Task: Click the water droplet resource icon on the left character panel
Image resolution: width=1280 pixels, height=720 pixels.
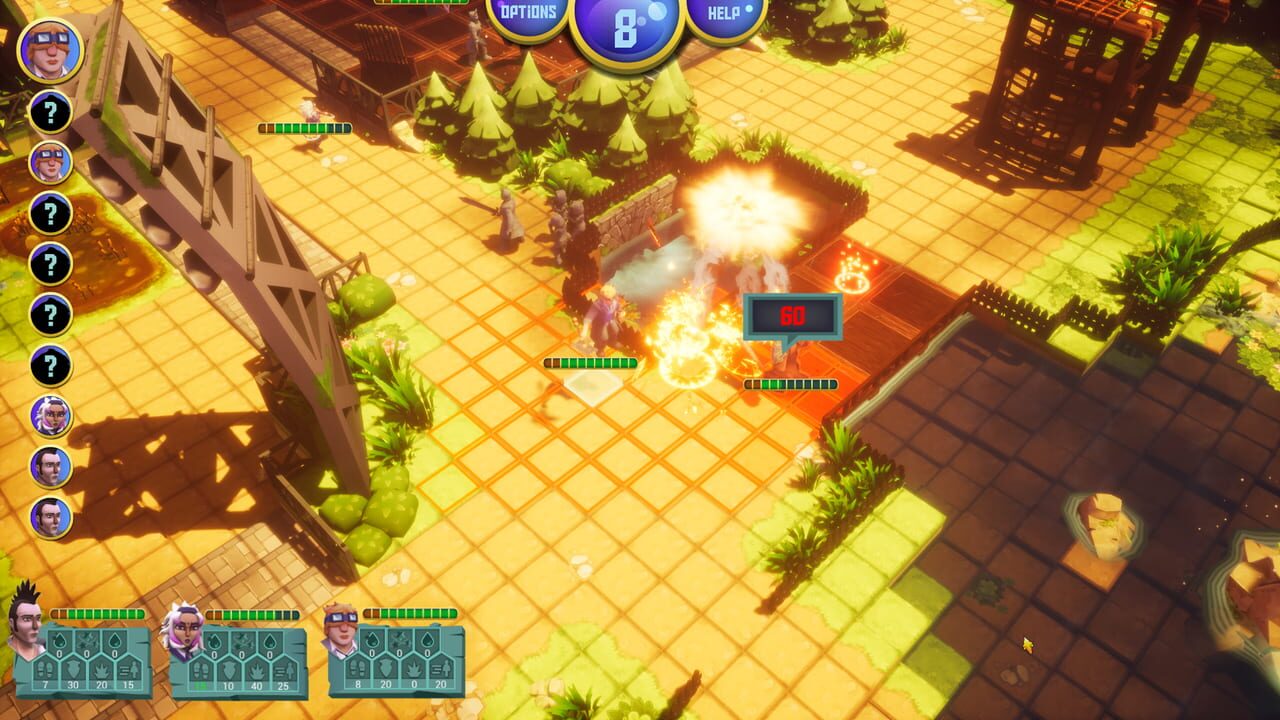Action: (59, 639)
